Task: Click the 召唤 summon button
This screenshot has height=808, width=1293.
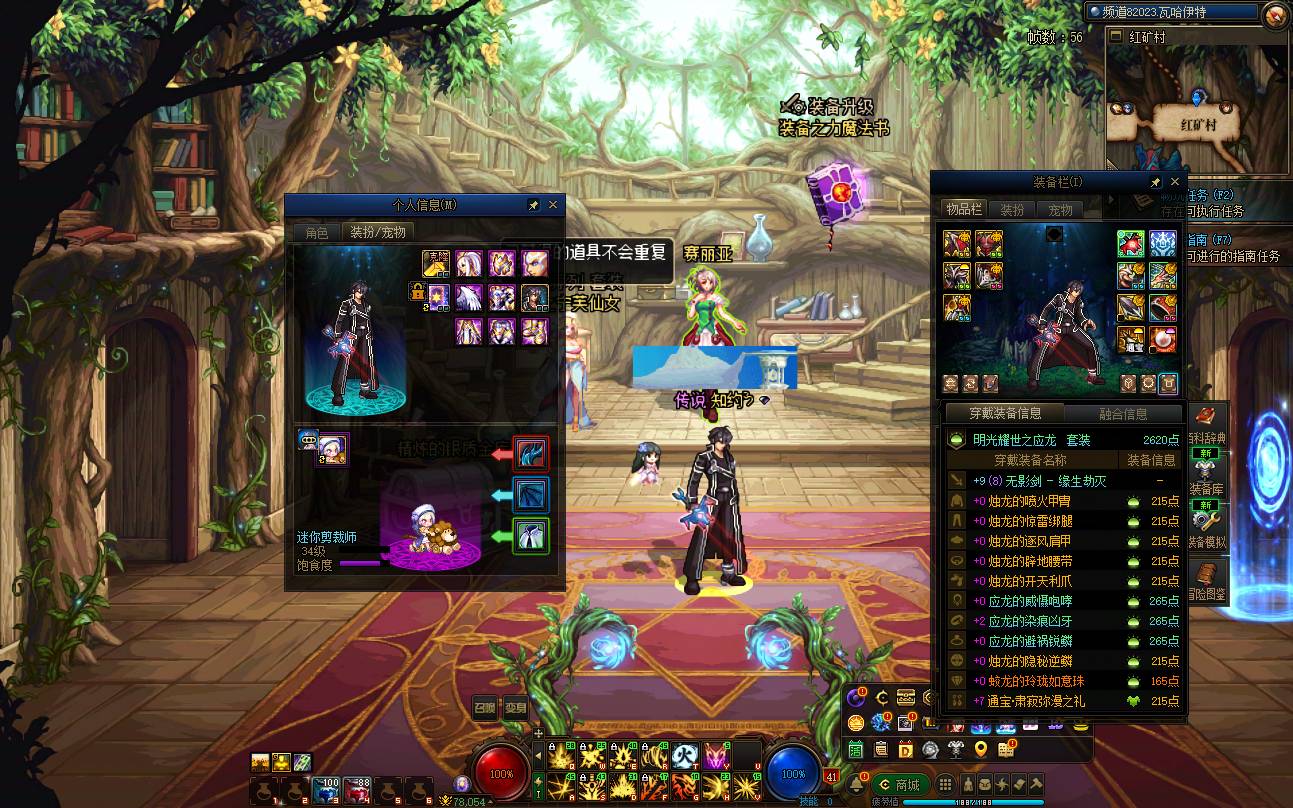Action: point(484,708)
